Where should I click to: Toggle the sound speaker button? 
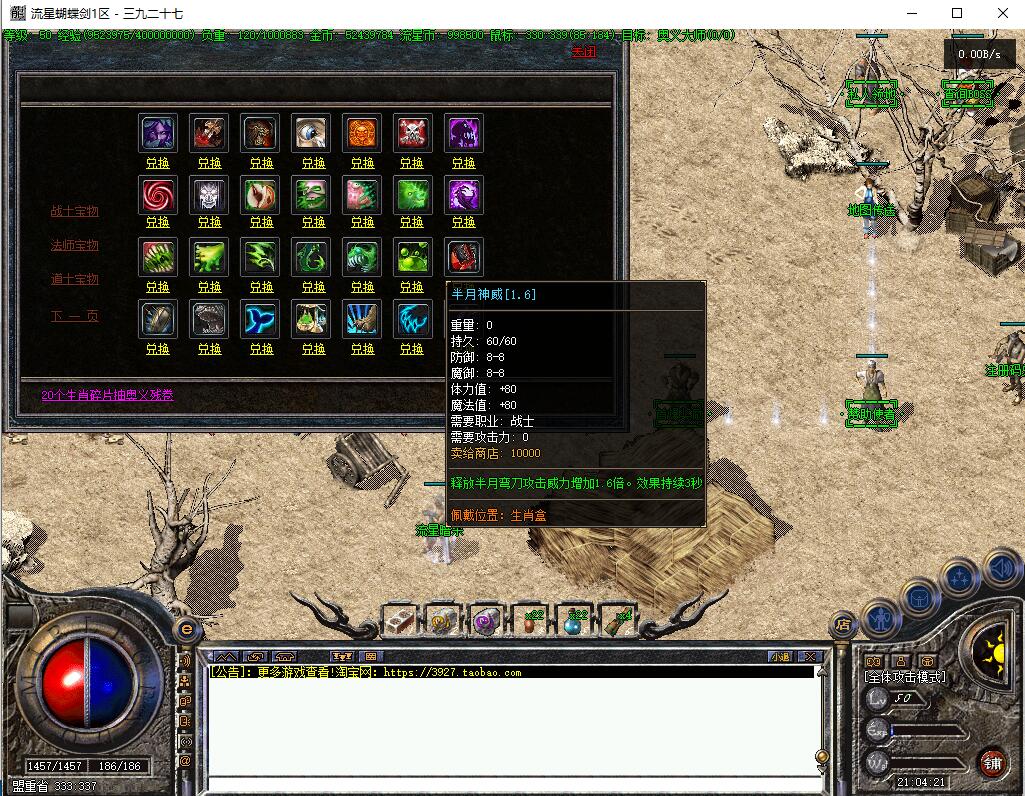tap(1000, 570)
